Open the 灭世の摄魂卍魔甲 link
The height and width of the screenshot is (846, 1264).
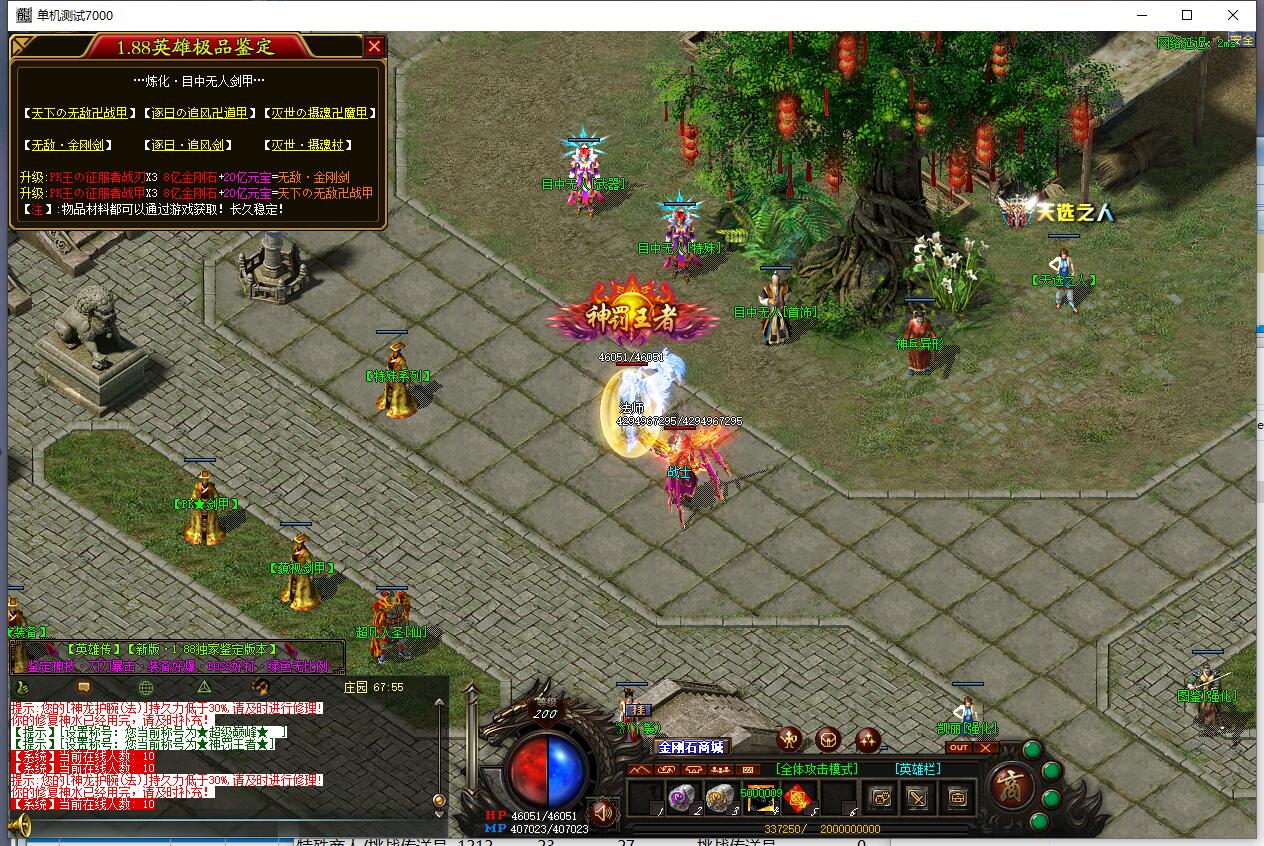coord(319,114)
